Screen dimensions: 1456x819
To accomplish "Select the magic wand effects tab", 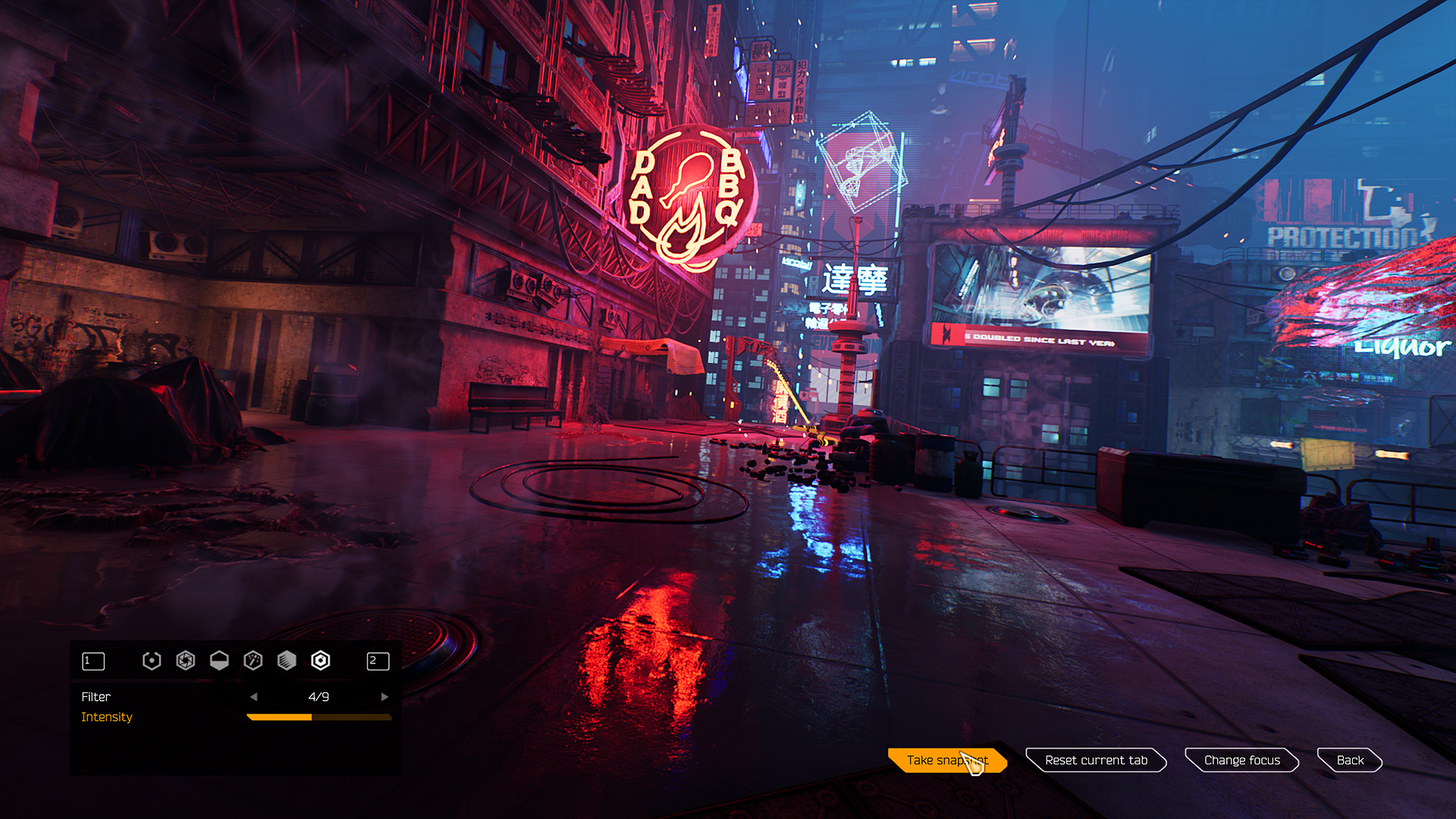I will (253, 661).
